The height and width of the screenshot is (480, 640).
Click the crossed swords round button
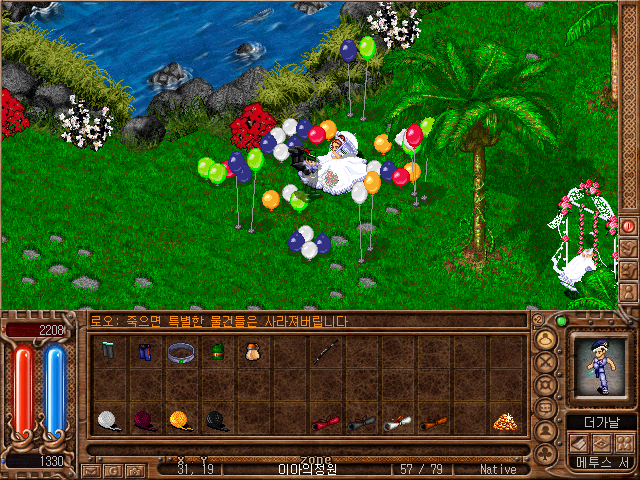pyautogui.click(x=546, y=361)
